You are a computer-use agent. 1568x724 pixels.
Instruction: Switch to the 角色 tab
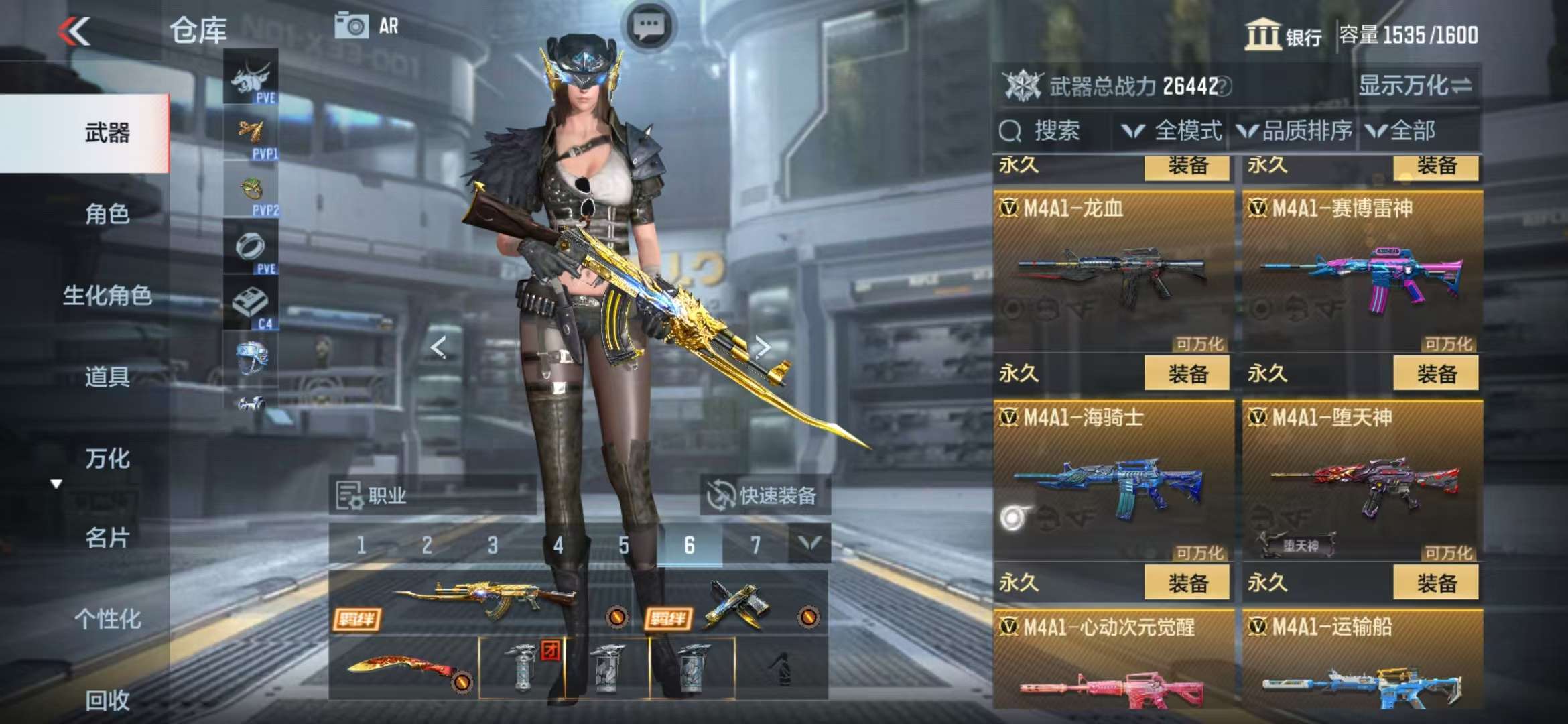point(107,214)
